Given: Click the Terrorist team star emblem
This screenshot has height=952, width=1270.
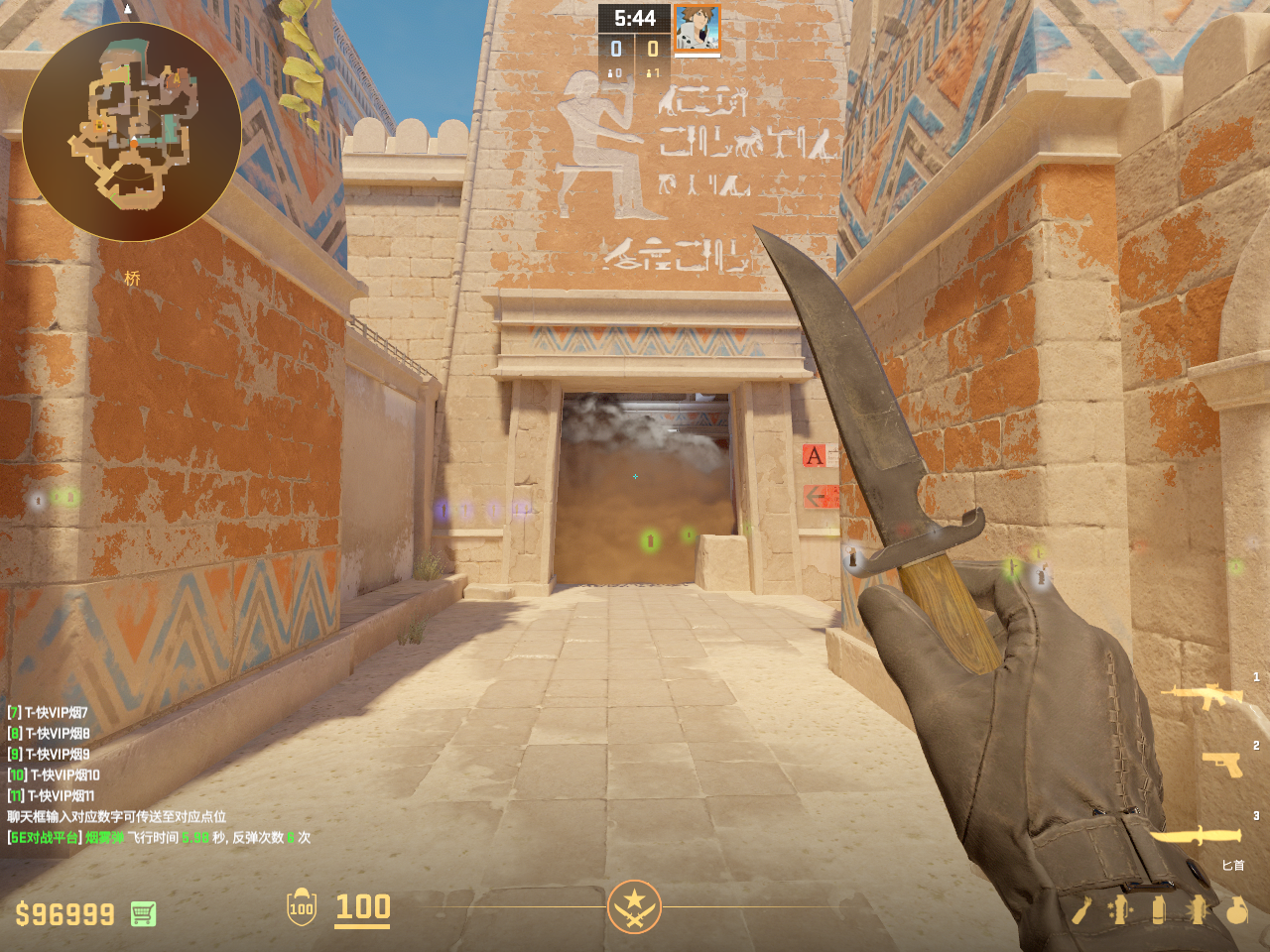Looking at the screenshot, I should pos(634,905).
